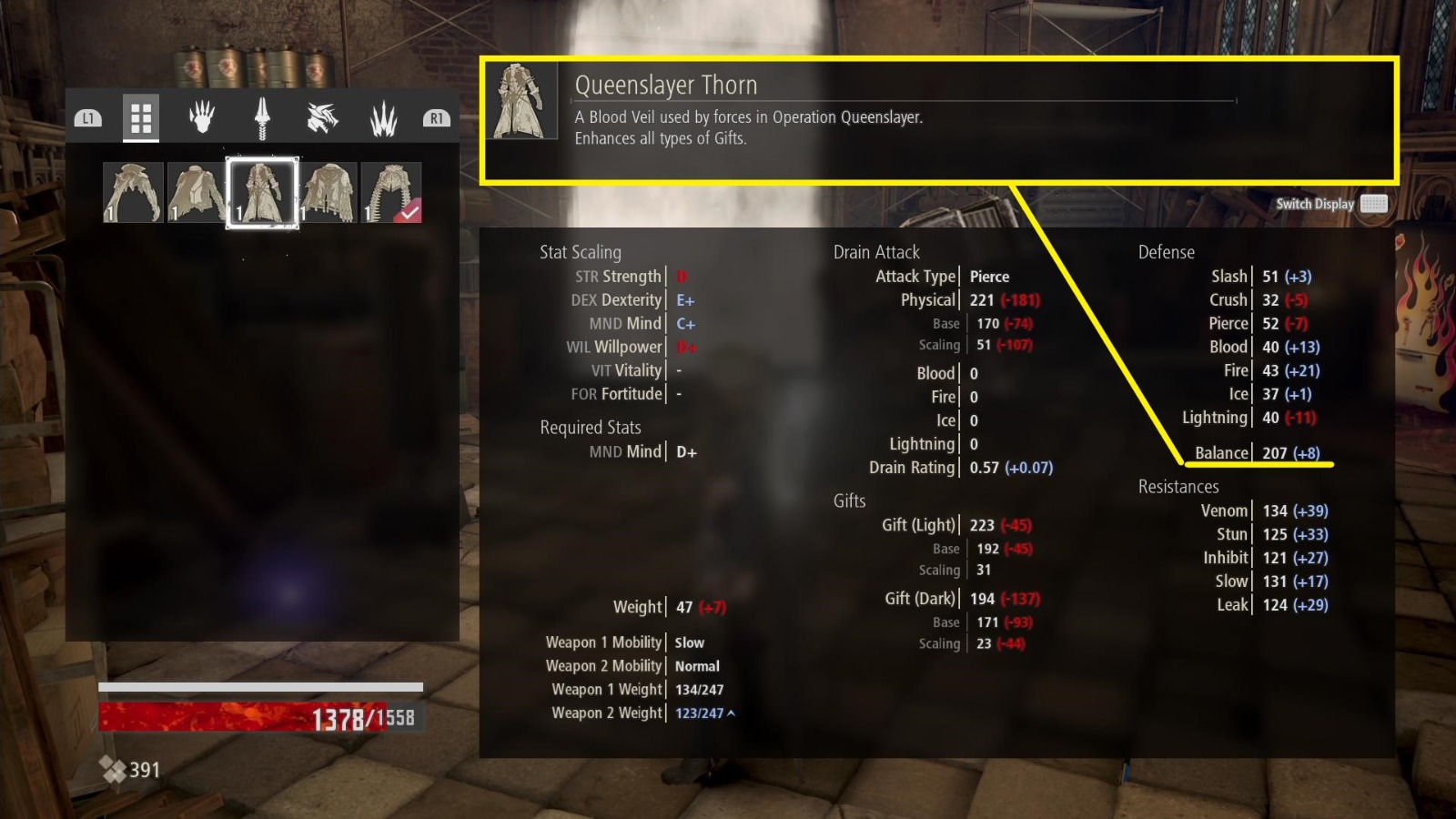Select the first spiked Blood Veil thumbnail
The width and height of the screenshot is (1456, 819).
point(133,191)
